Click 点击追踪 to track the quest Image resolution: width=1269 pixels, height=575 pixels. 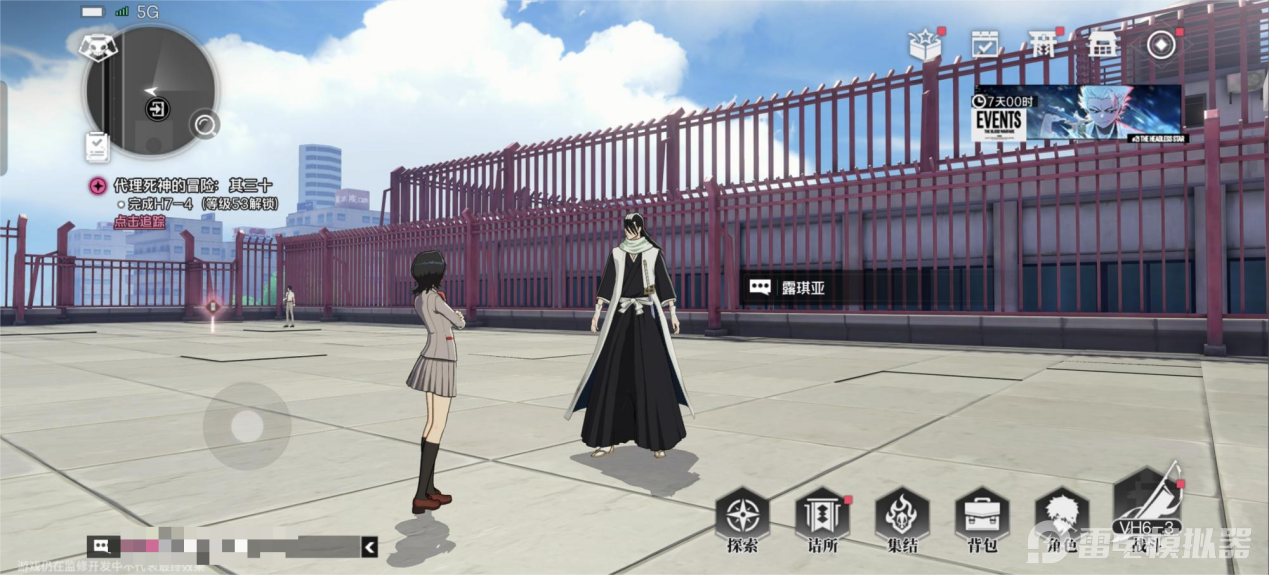coord(139,222)
